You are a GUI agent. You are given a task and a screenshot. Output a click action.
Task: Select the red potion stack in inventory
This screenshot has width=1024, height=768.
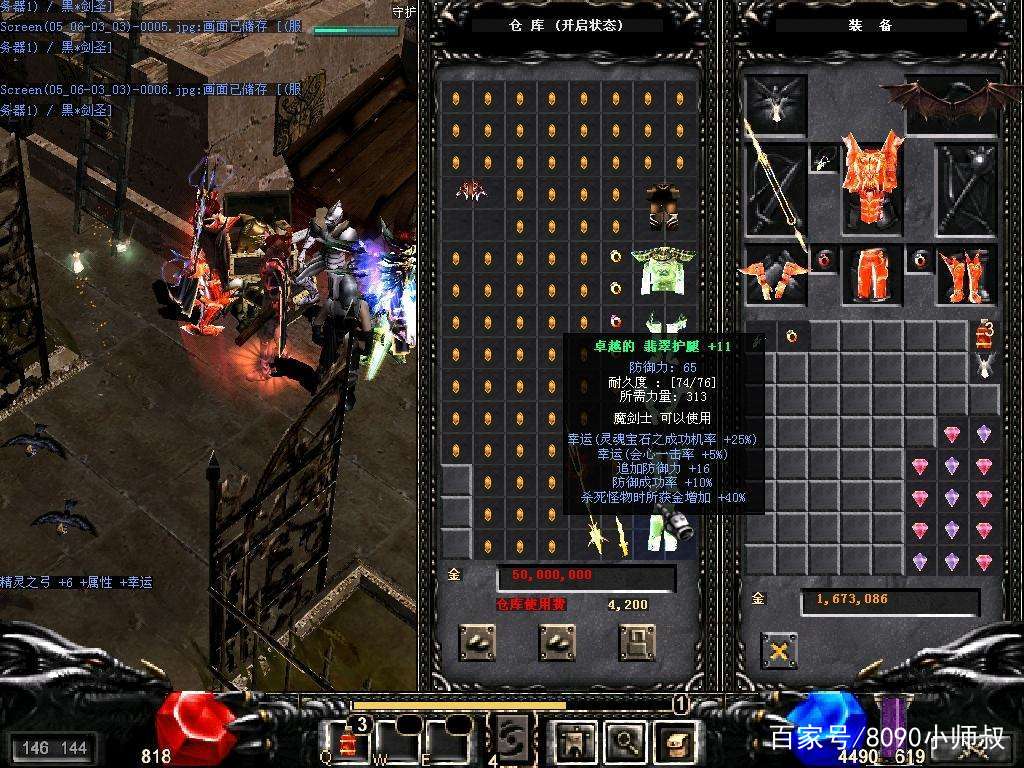(x=984, y=333)
